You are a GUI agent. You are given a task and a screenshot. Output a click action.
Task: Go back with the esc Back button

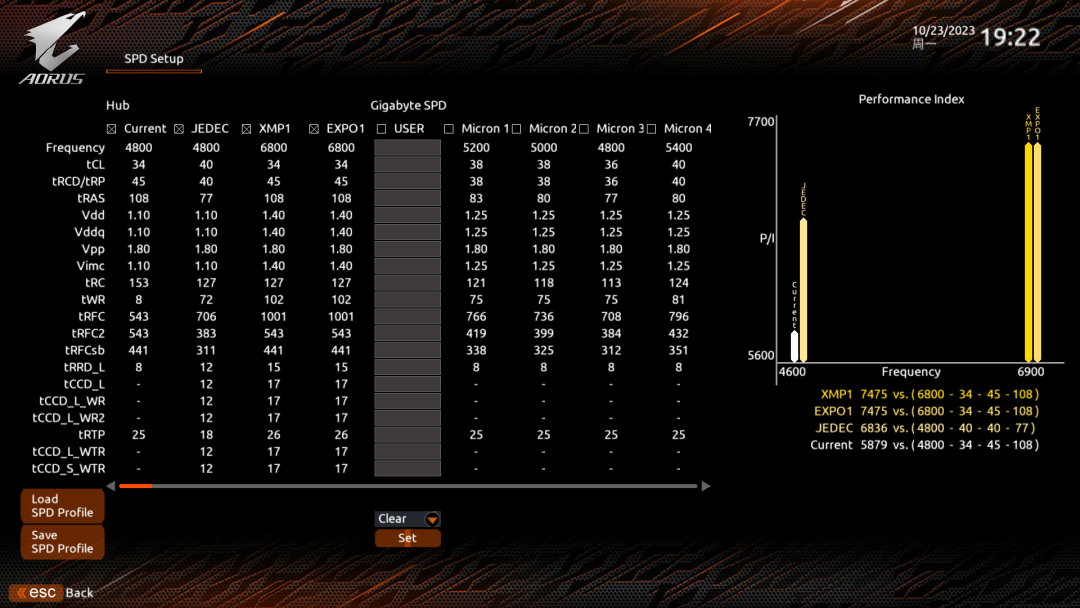click(x=52, y=593)
